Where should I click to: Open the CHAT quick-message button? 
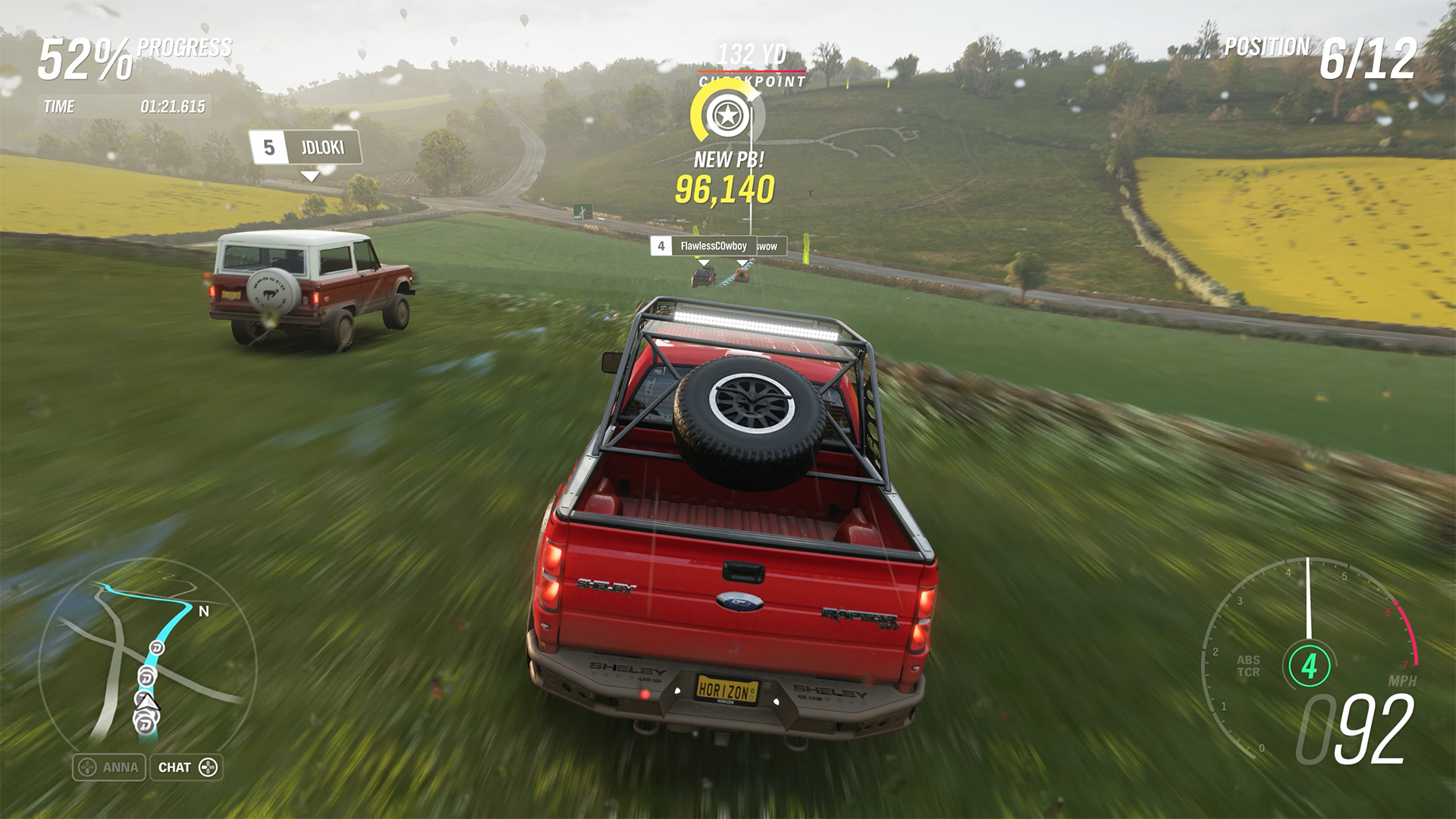click(x=187, y=767)
